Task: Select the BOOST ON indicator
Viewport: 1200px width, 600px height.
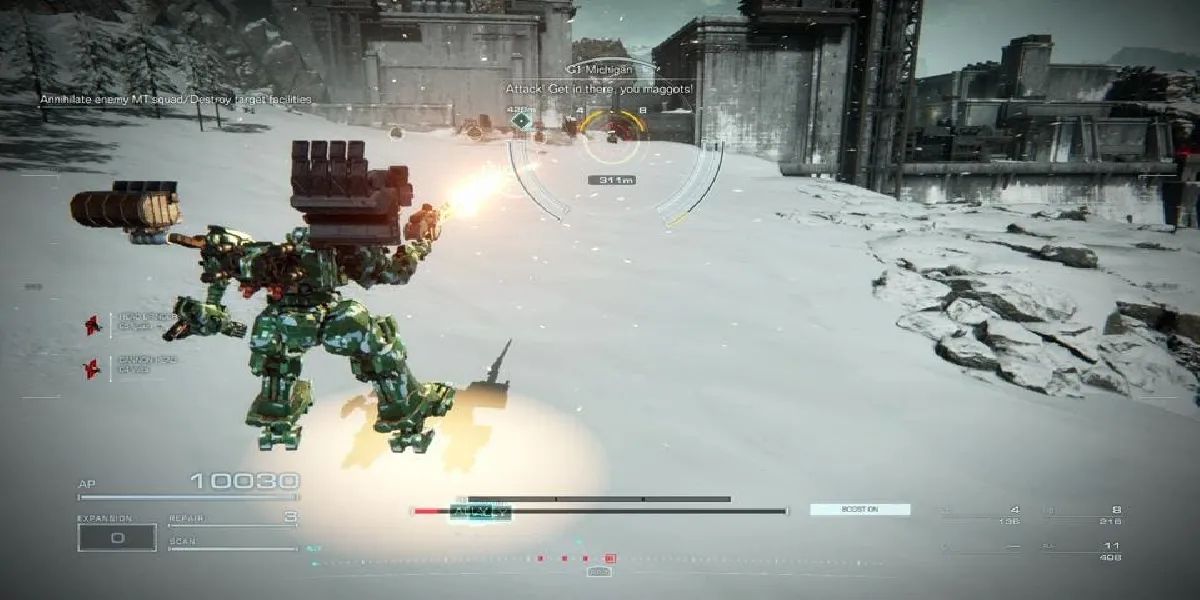Action: point(859,509)
